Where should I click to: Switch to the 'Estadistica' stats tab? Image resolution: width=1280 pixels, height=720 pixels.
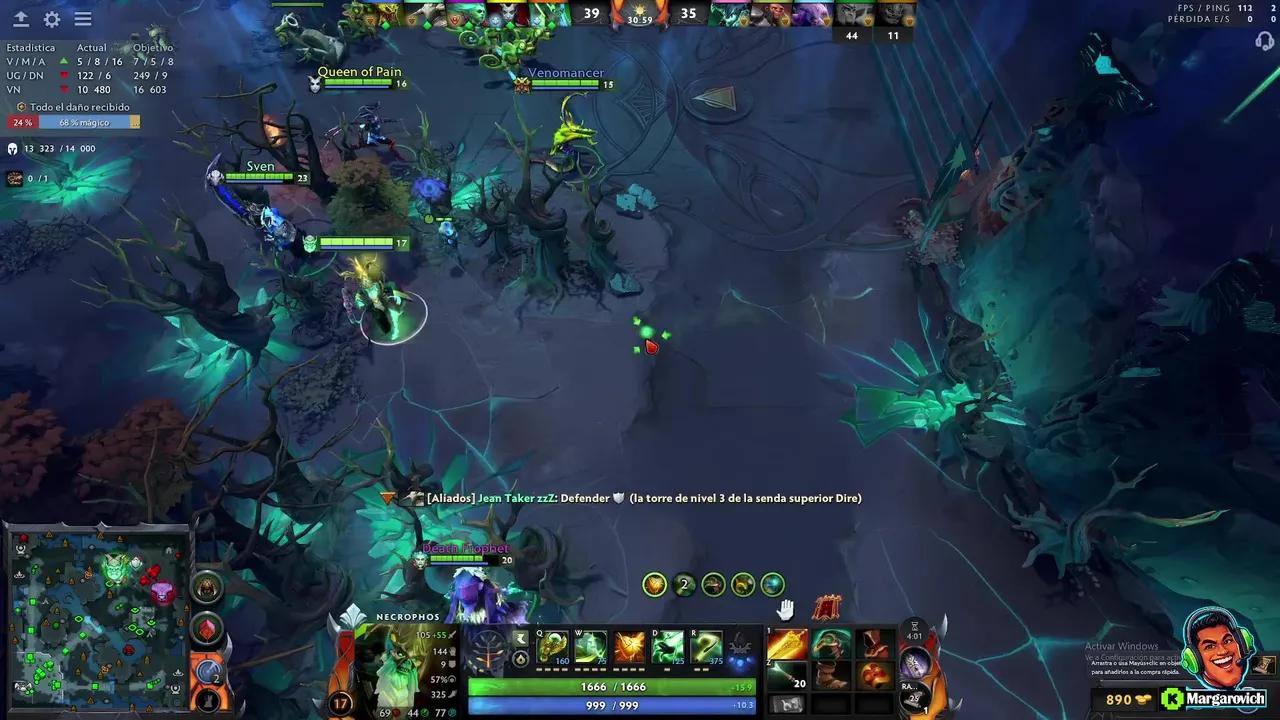point(30,46)
